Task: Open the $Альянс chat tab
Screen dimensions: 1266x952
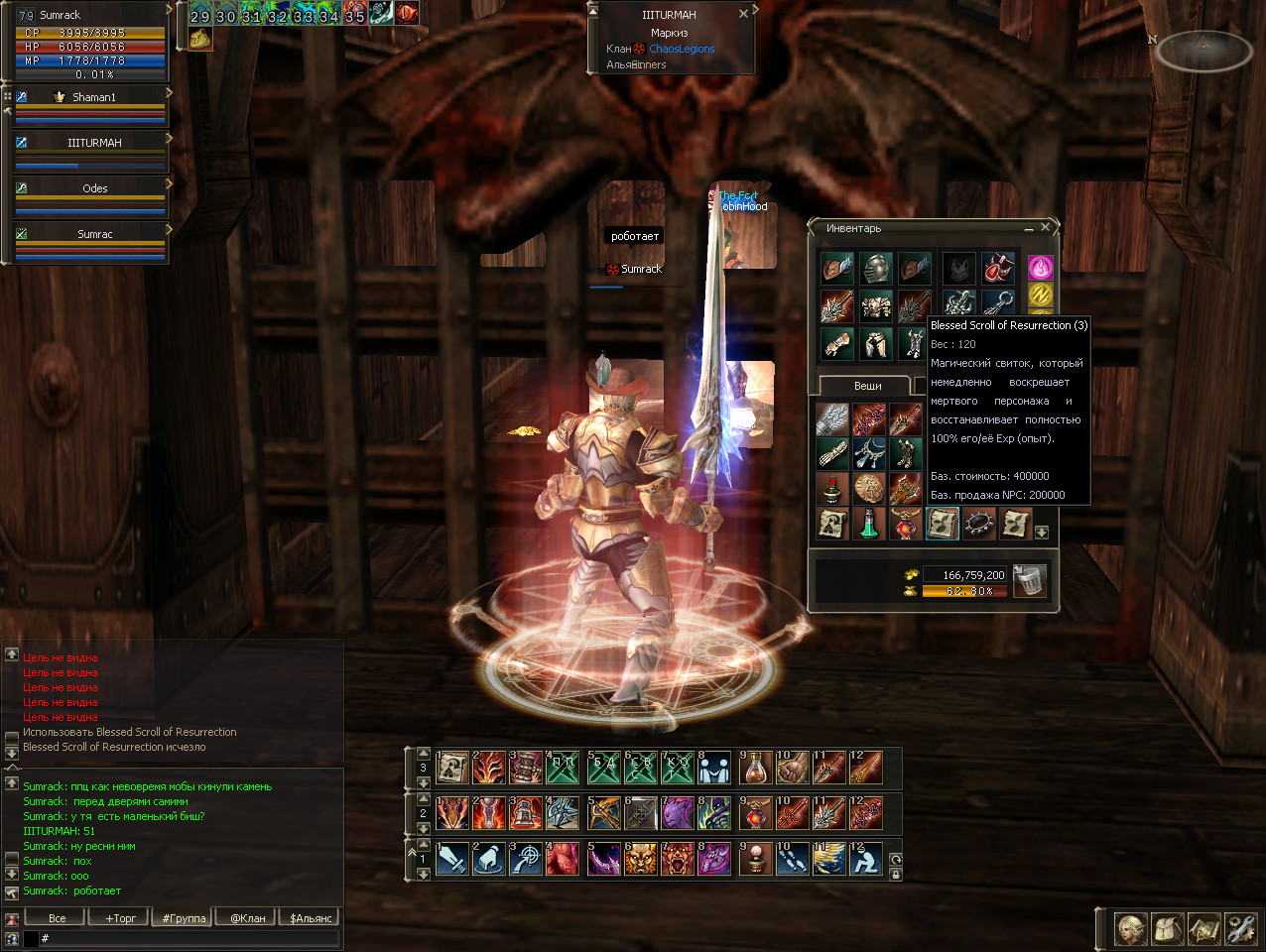Action: click(311, 917)
